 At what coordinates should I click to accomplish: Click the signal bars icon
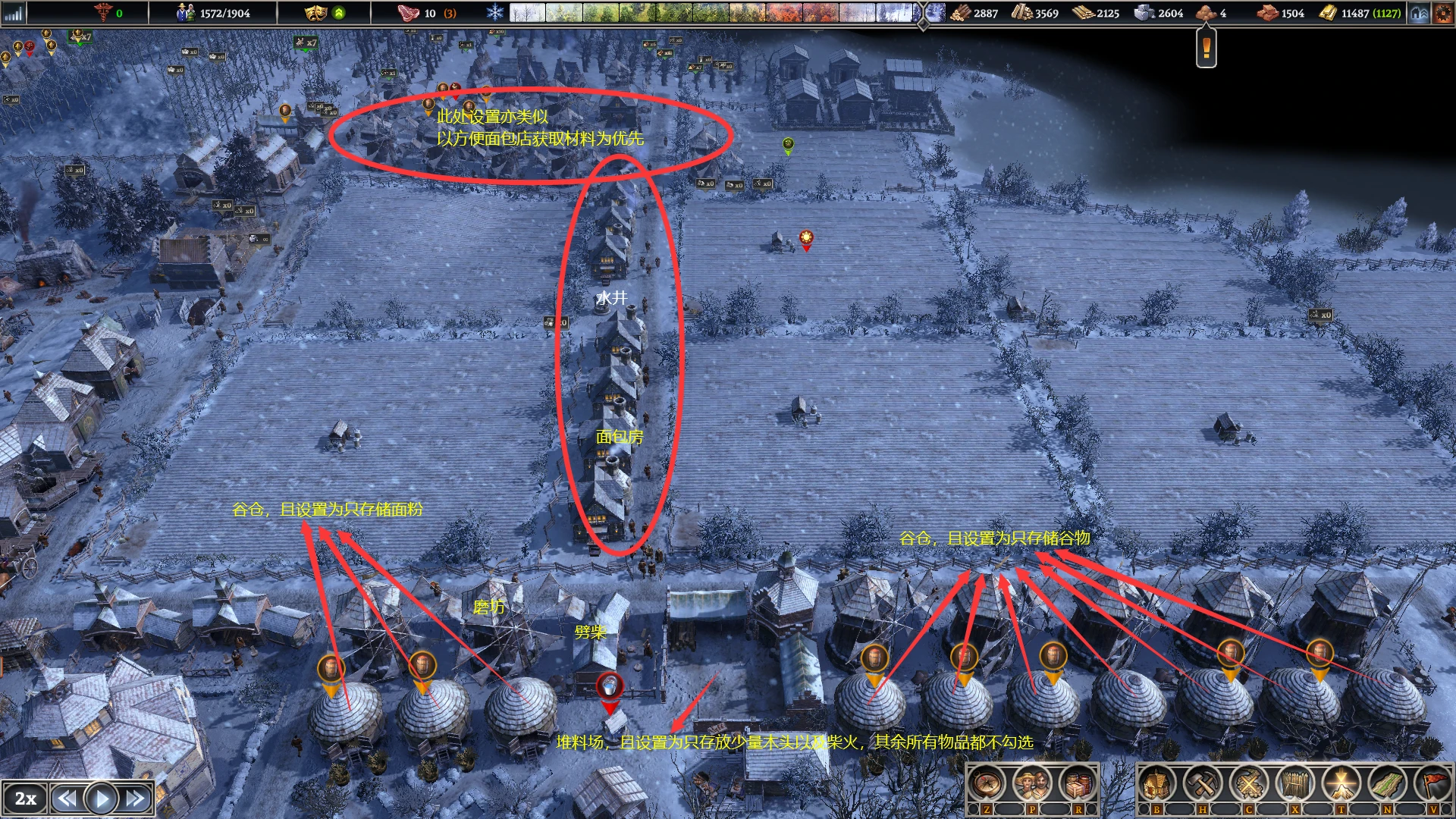click(x=14, y=13)
